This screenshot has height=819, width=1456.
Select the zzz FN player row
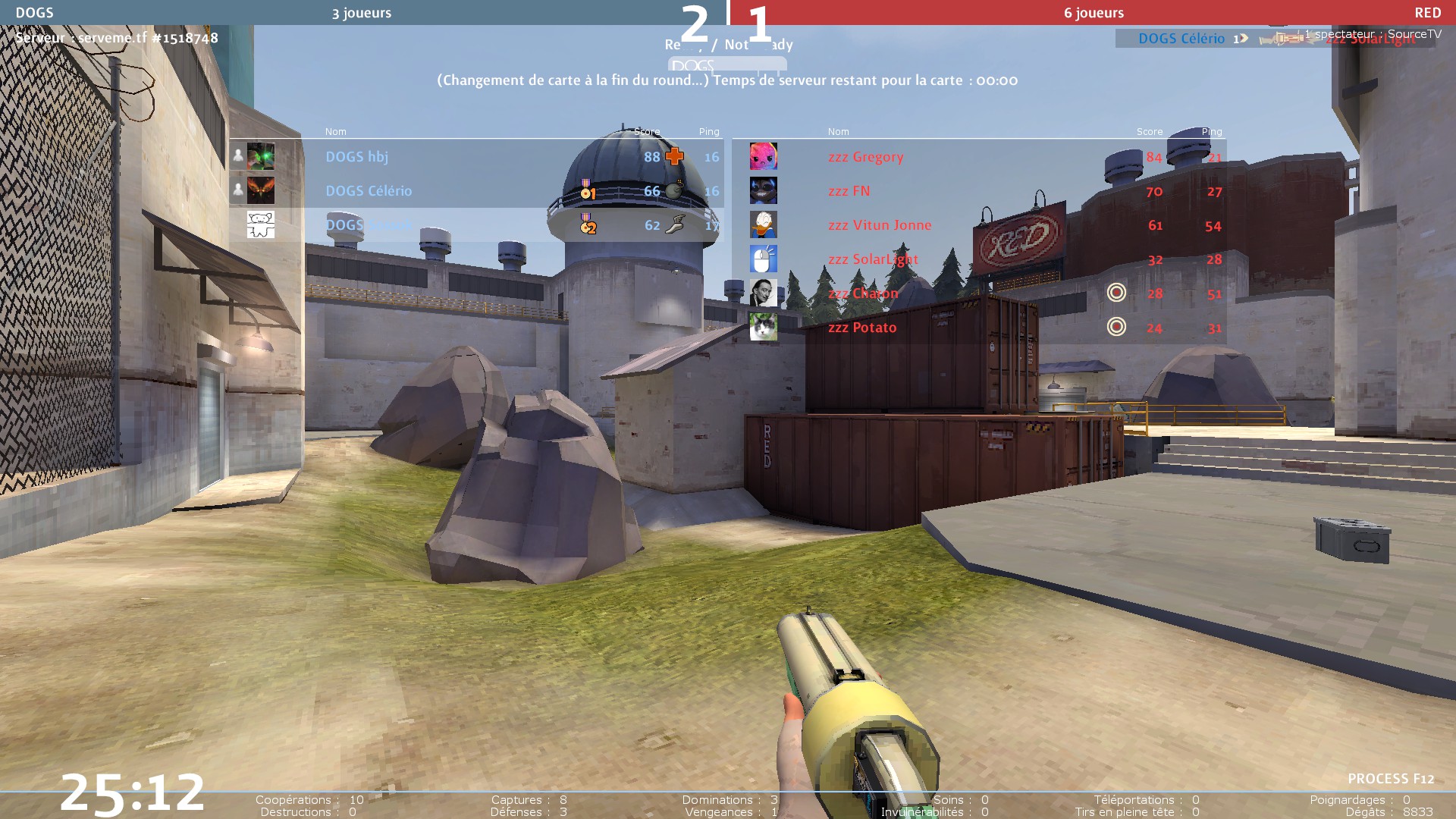(849, 191)
